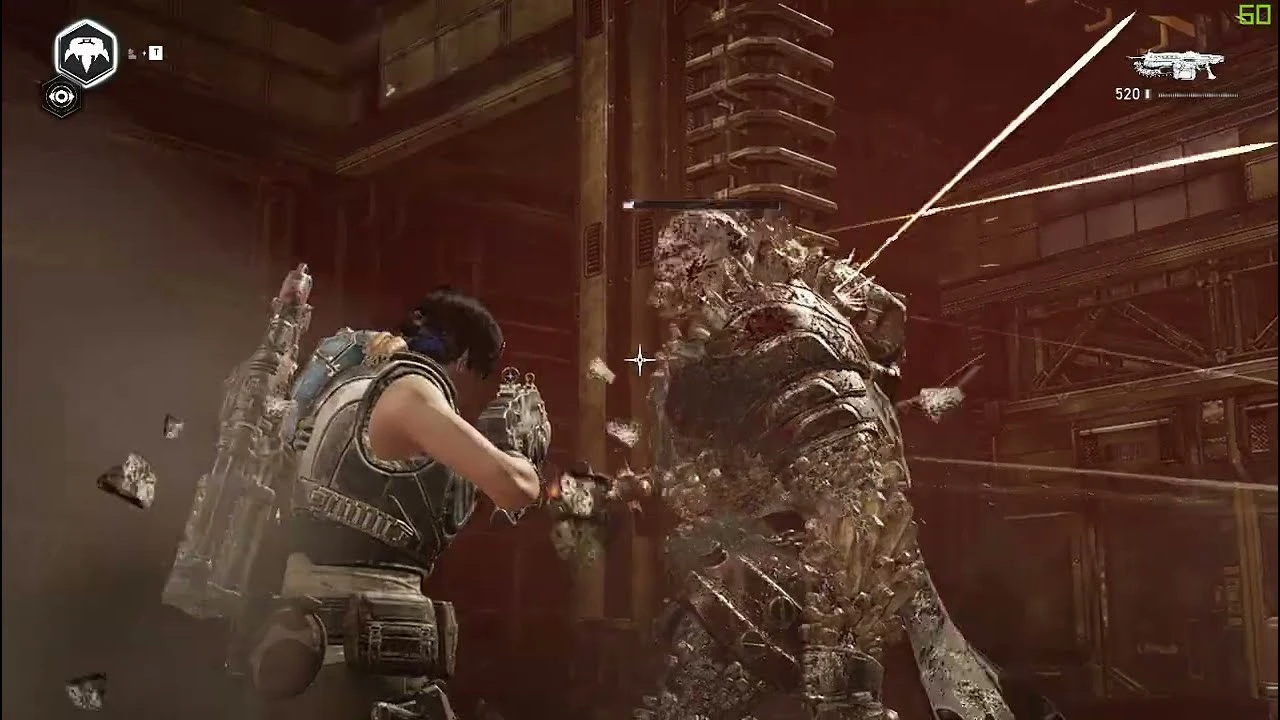Click the crosshair reticle at screen center
The image size is (1280, 720).
coord(640,360)
